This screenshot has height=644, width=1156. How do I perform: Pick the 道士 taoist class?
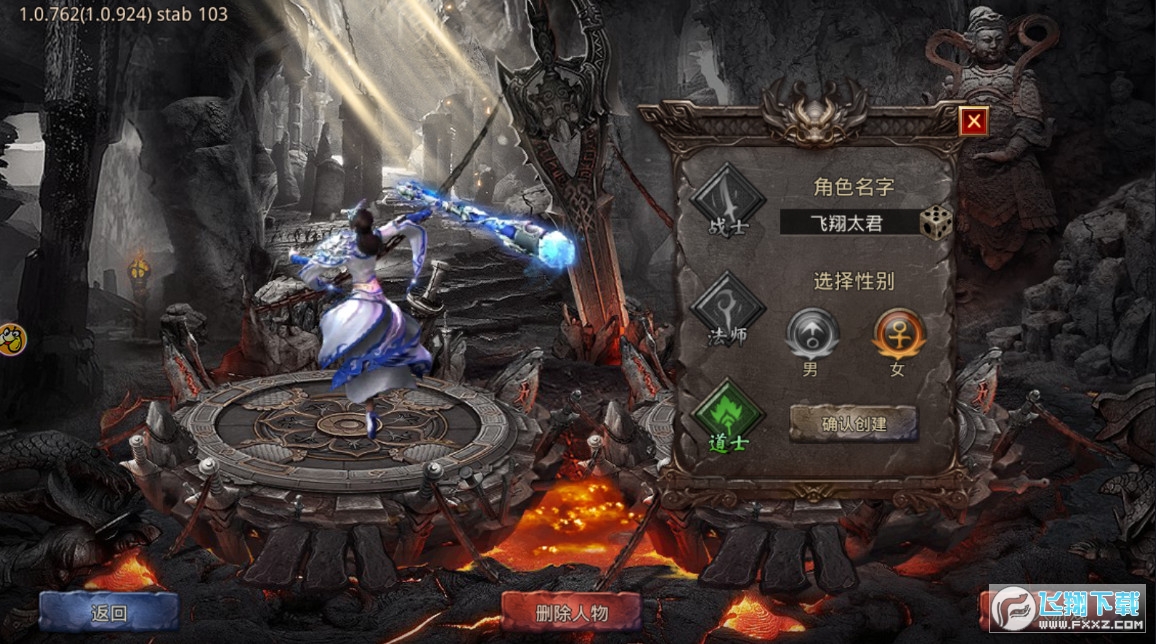click(727, 414)
